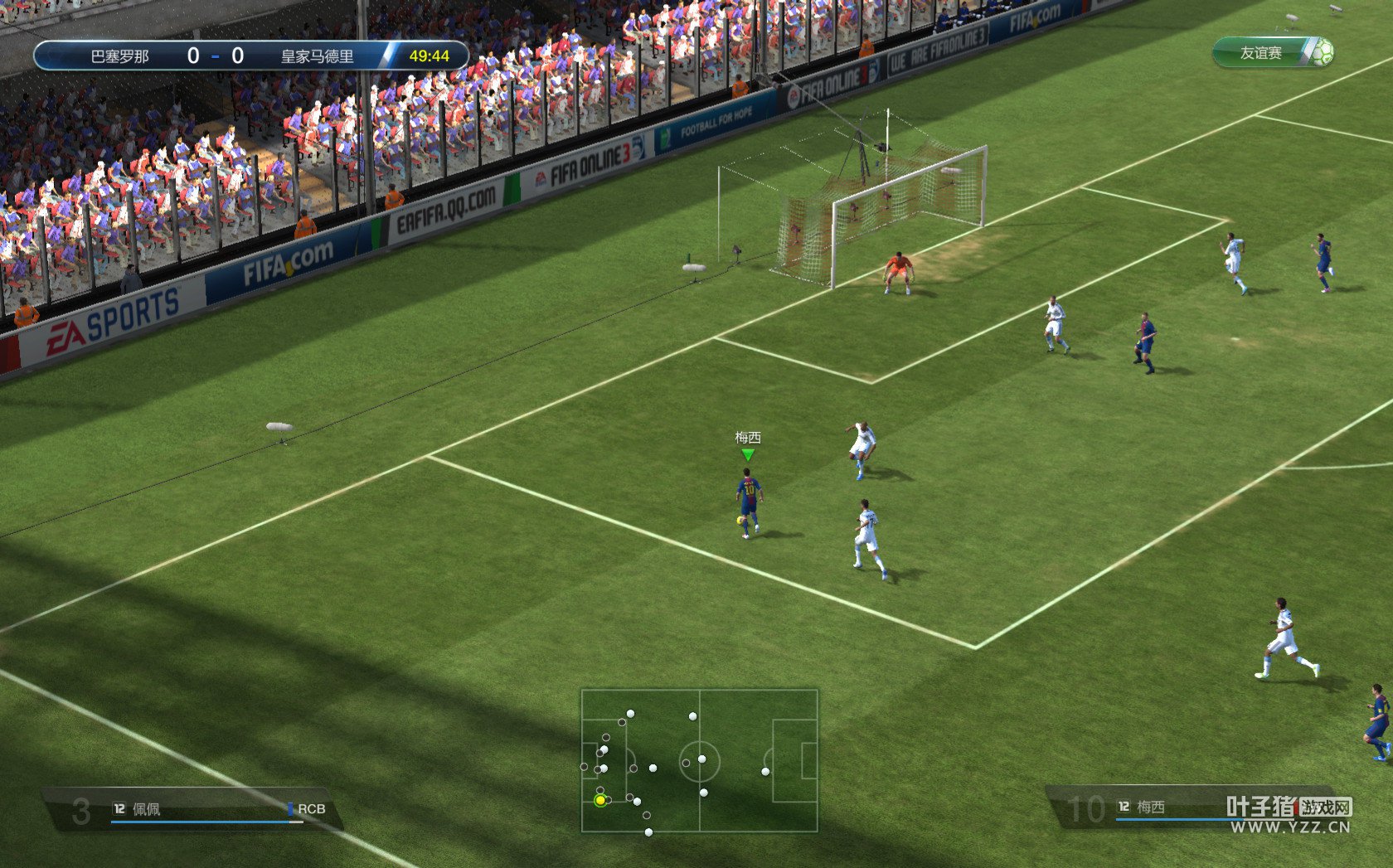Image resolution: width=1393 pixels, height=868 pixels.
Task: Click the pitch radar minimap
Action: 699,760
